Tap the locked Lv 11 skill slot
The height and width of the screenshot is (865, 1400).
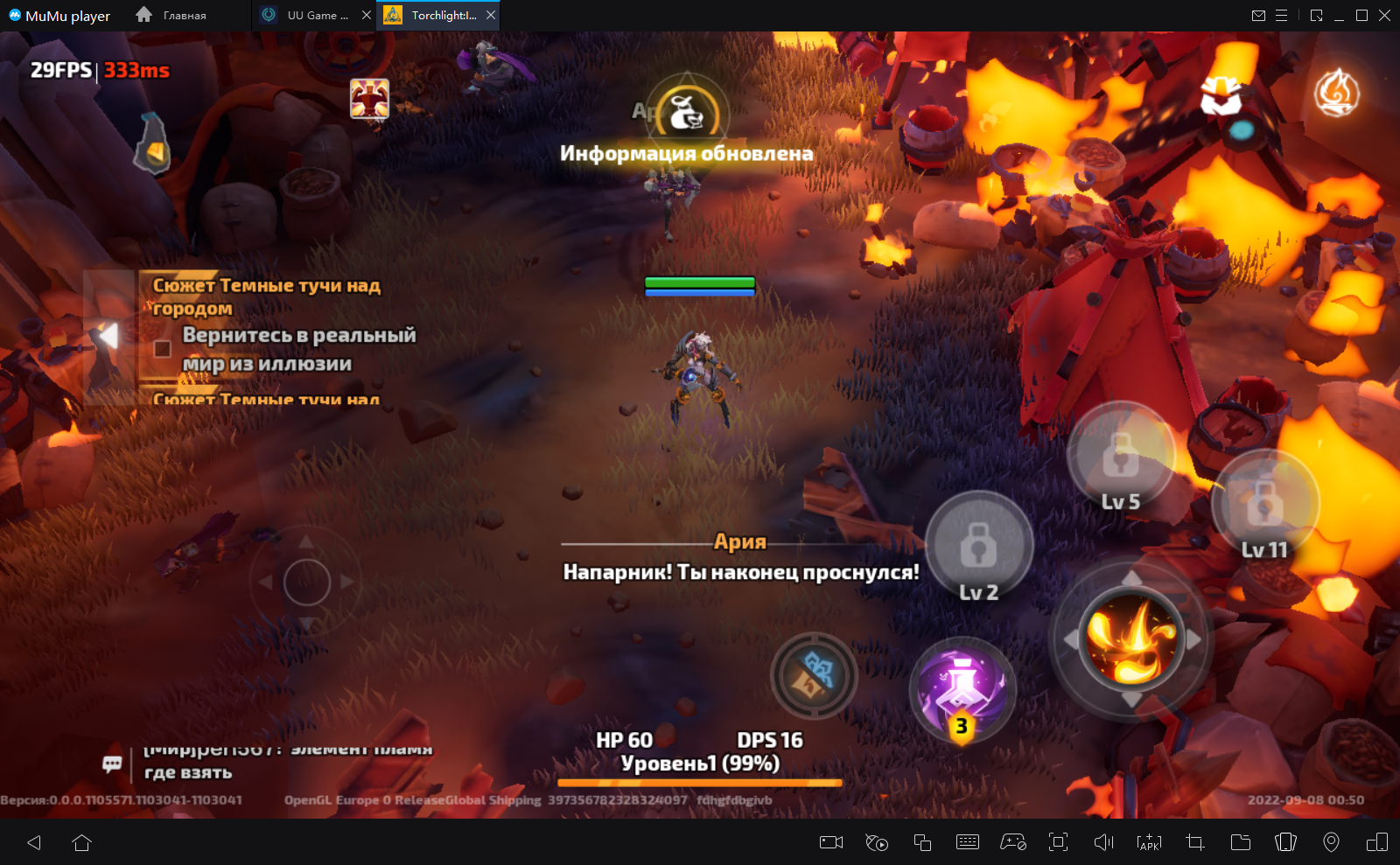(x=1264, y=504)
